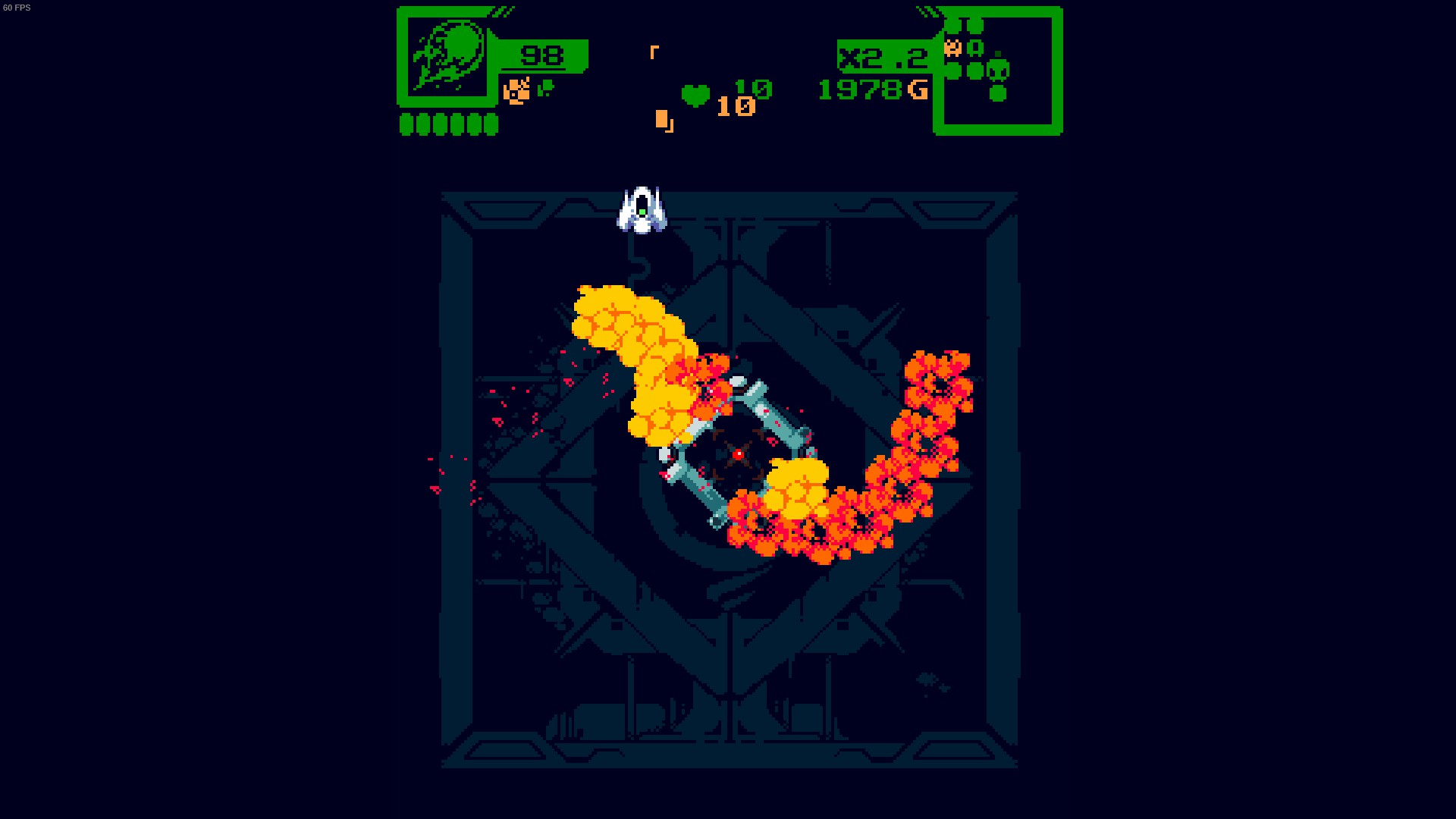Toggle the small dark-green dot on the minimap
Image resolution: width=1456 pixels, height=819 pixels.
click(997, 54)
